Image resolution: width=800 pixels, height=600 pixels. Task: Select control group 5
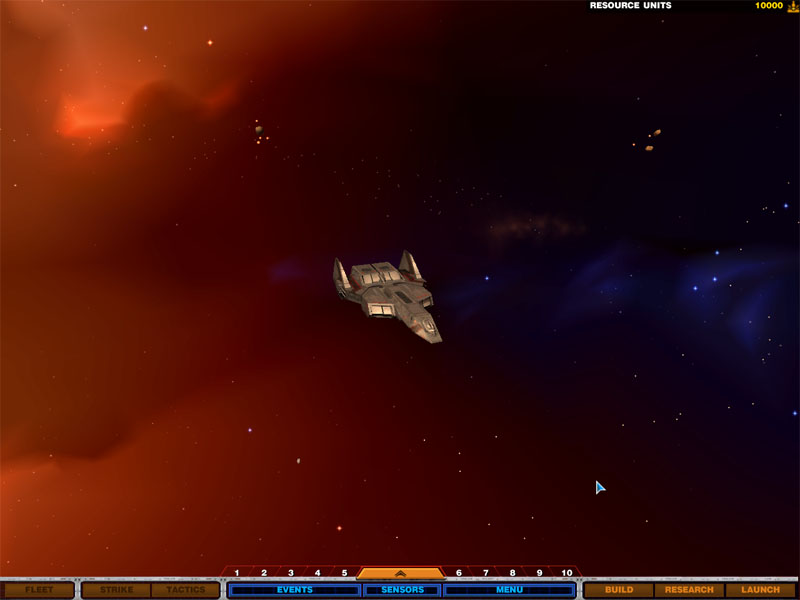click(344, 573)
